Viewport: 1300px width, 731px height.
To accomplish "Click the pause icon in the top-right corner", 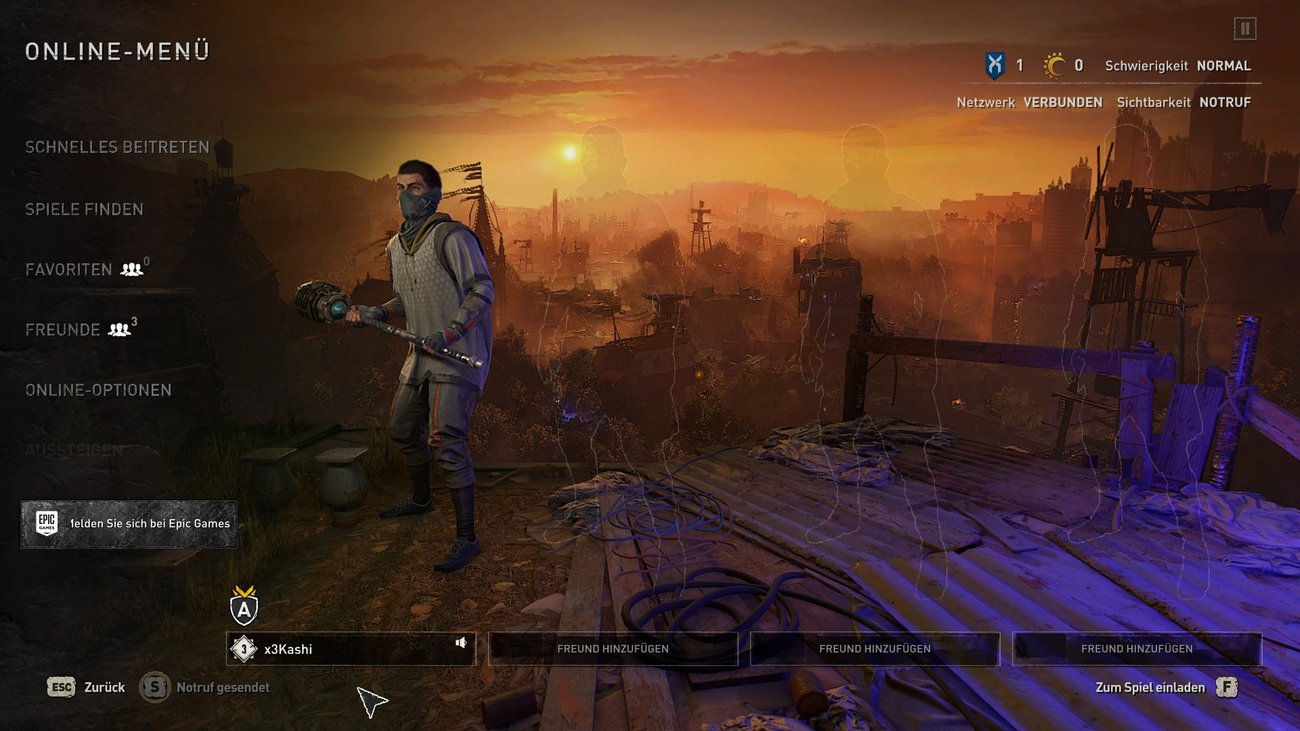I will (x=1243, y=28).
